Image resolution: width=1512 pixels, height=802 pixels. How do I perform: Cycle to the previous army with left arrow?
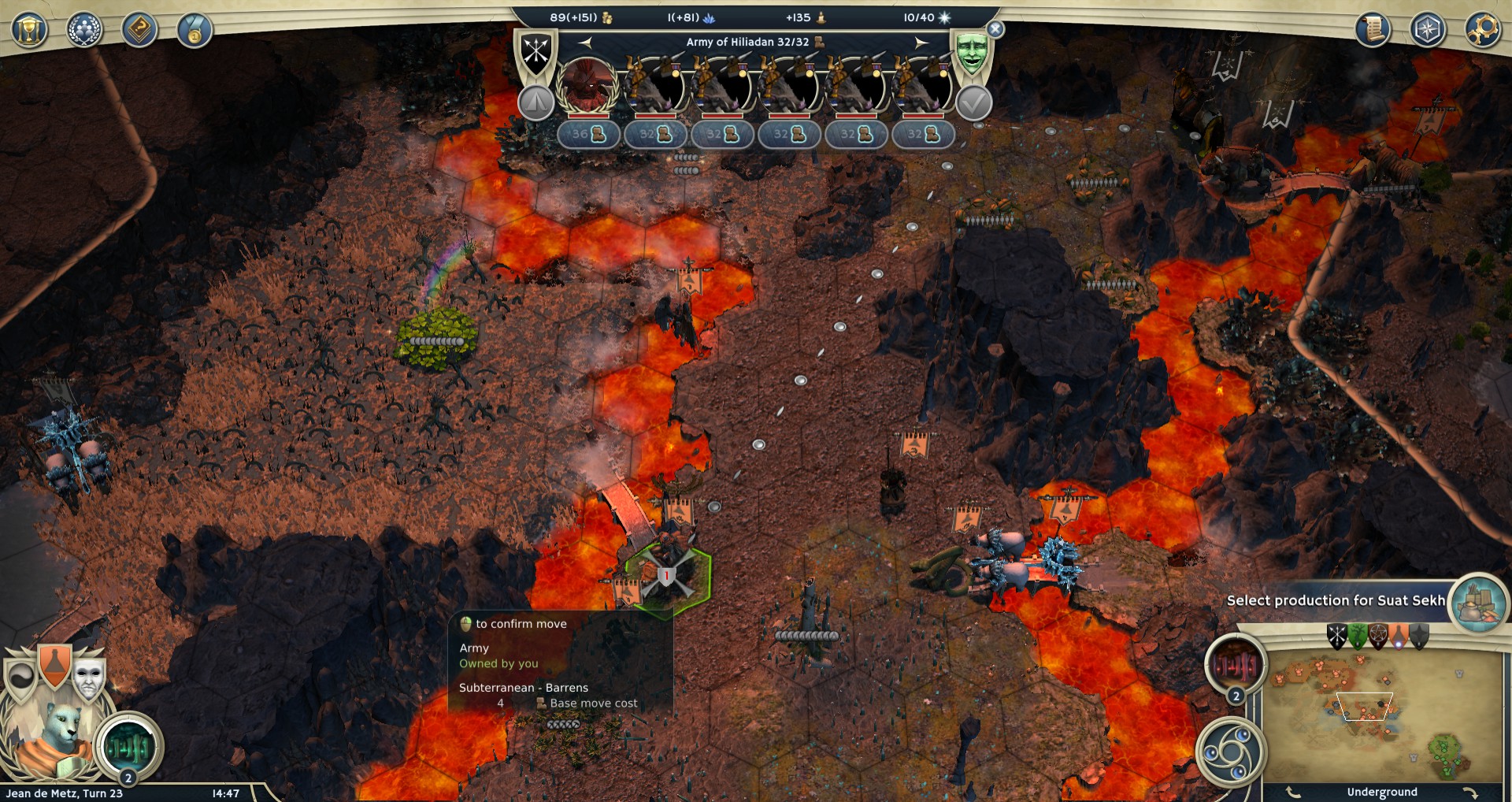pyautogui.click(x=585, y=43)
